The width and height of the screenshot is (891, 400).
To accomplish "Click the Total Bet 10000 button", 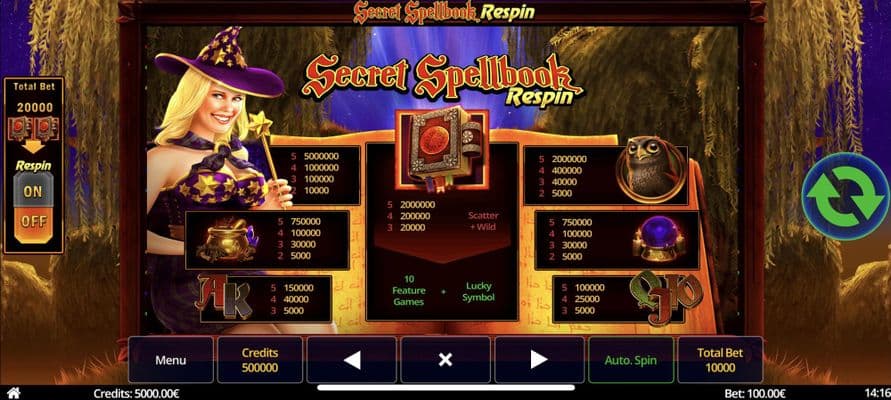I will [720, 360].
